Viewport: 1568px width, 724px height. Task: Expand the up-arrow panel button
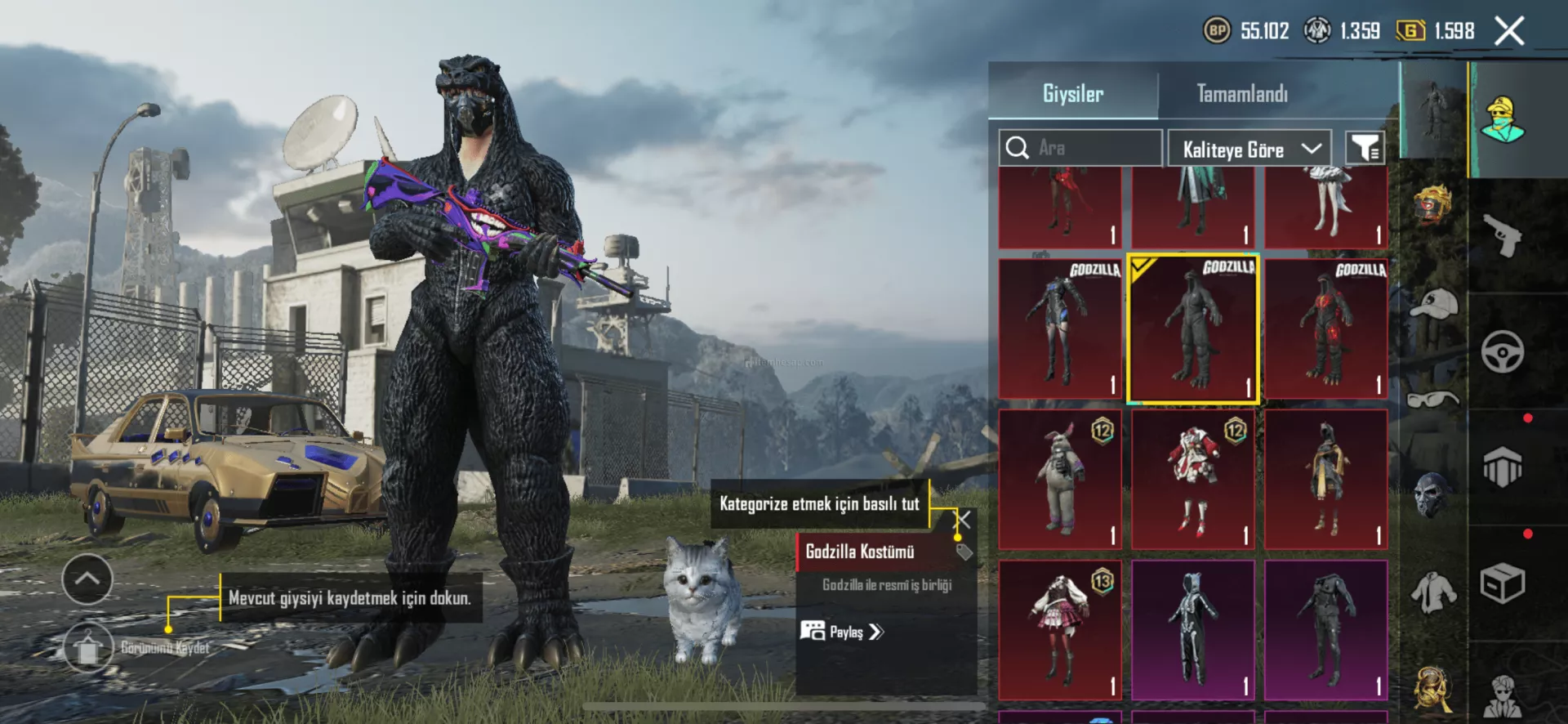coord(87,579)
